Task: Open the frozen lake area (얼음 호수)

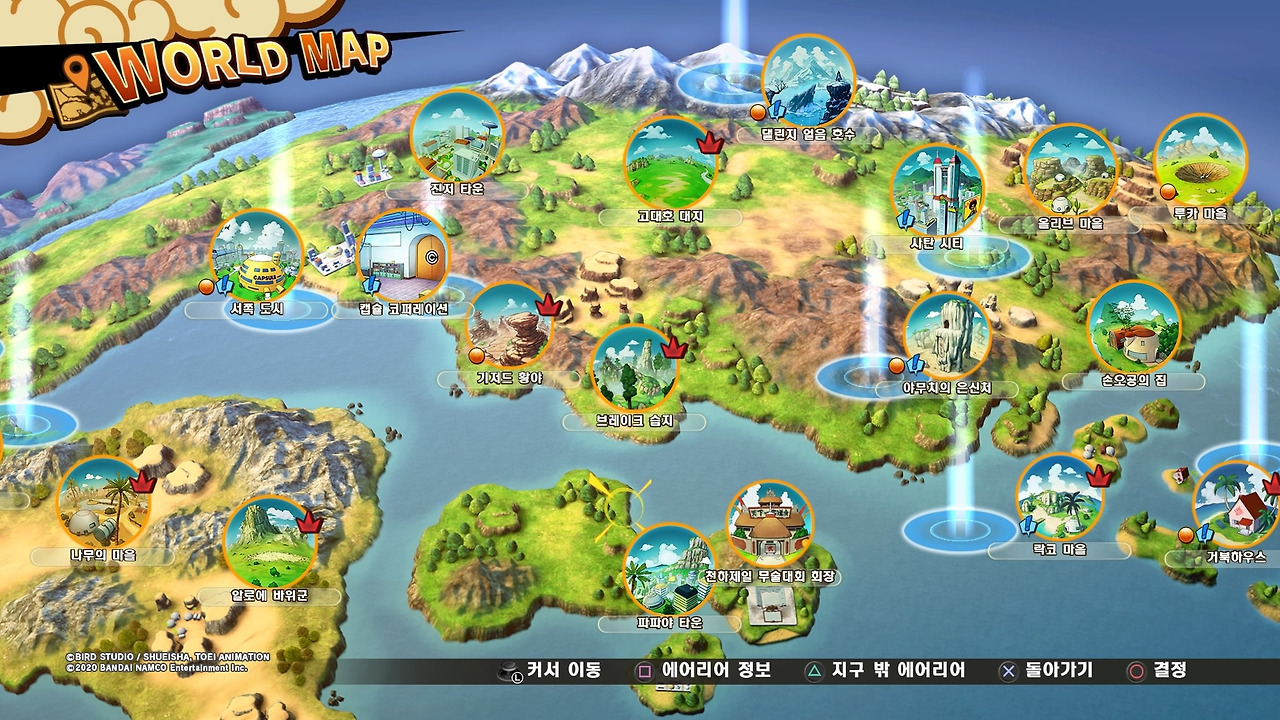Action: pos(808,81)
